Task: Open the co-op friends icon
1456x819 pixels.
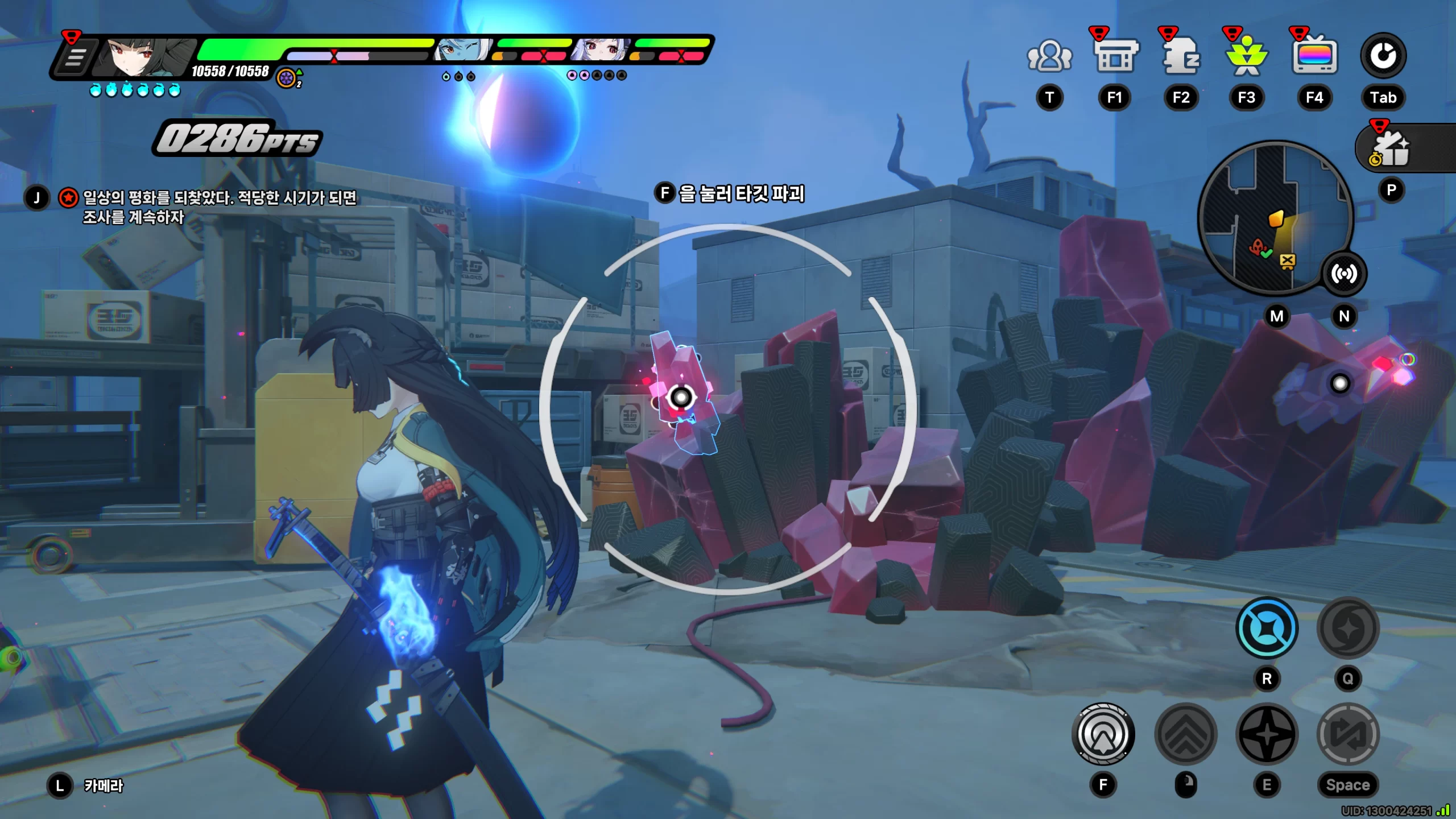Action: coord(1049,56)
